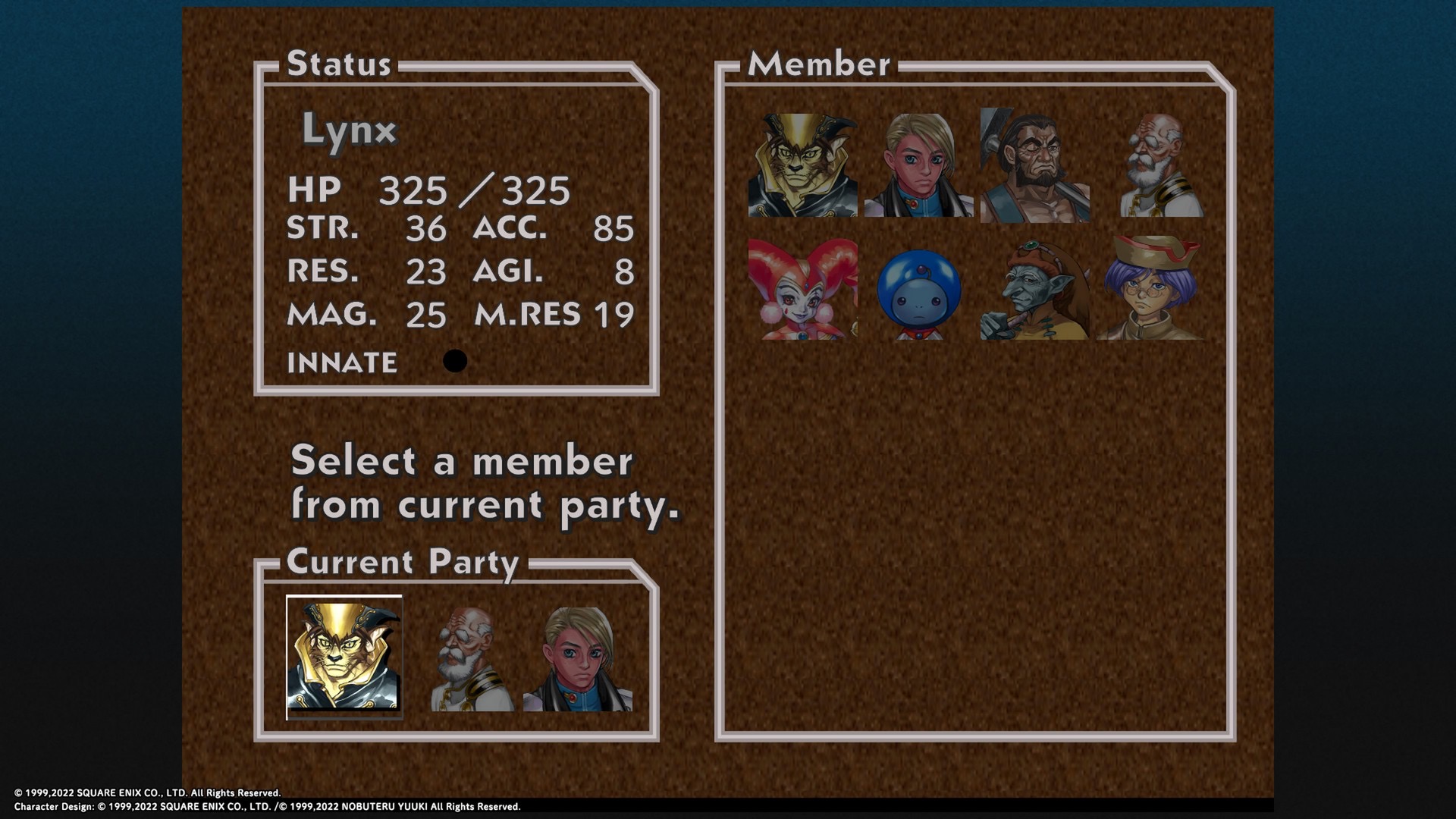Pick the green-skinned elder smoking a pipe

click(1034, 289)
